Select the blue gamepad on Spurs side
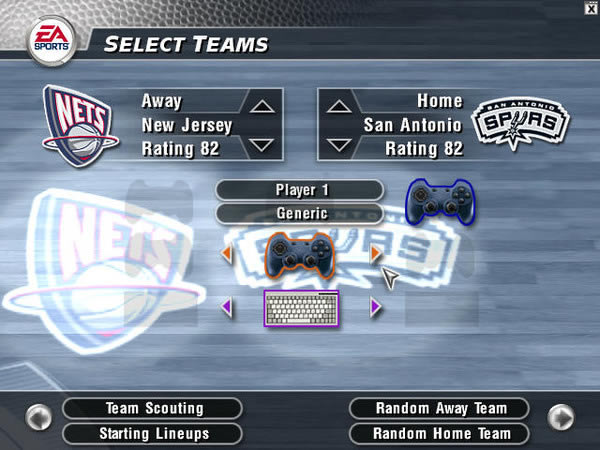 440,202
